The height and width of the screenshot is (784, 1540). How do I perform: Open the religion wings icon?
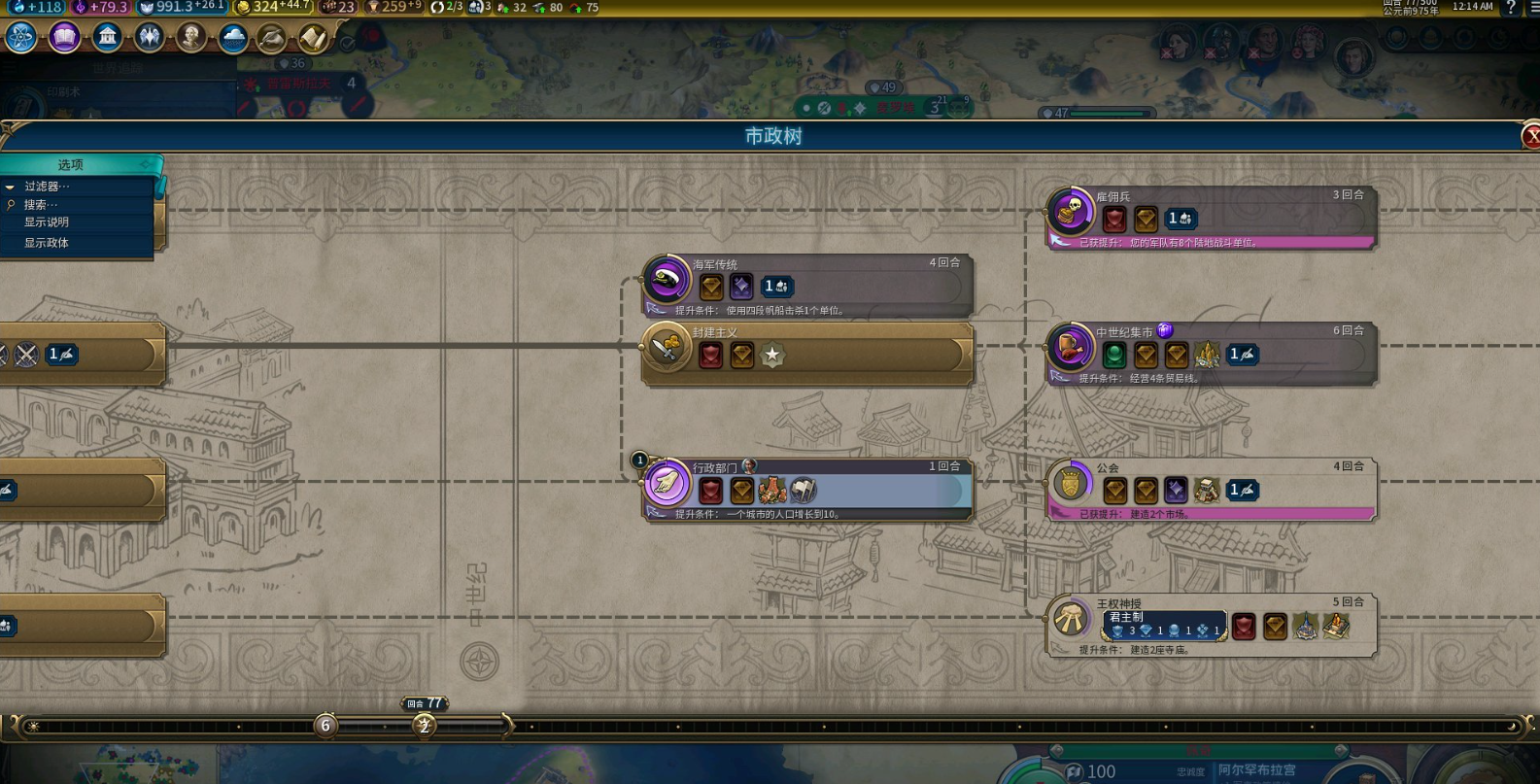[149, 38]
